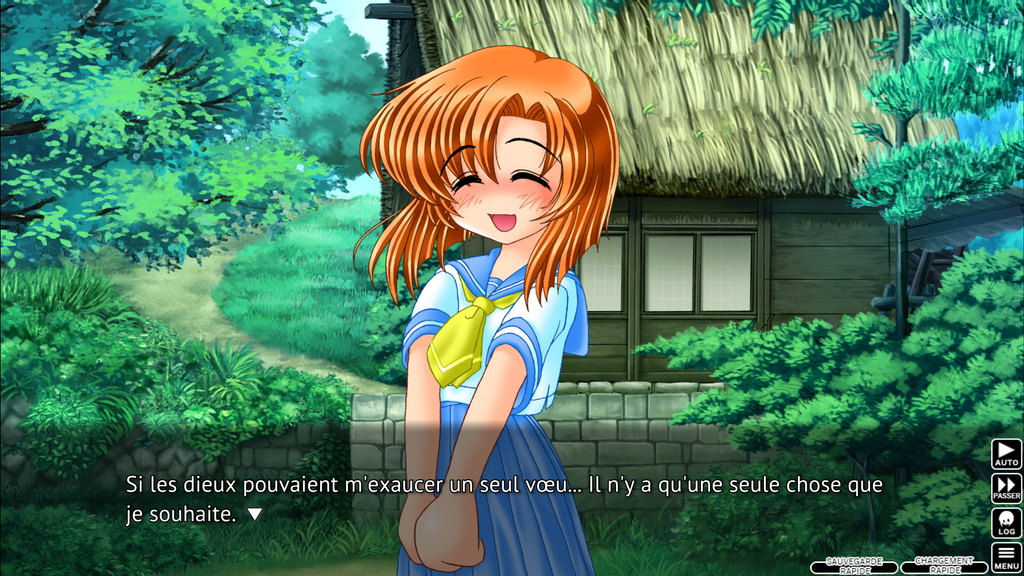Enable AUTO text advance
Screen dimensions: 1024x576
[1006, 454]
